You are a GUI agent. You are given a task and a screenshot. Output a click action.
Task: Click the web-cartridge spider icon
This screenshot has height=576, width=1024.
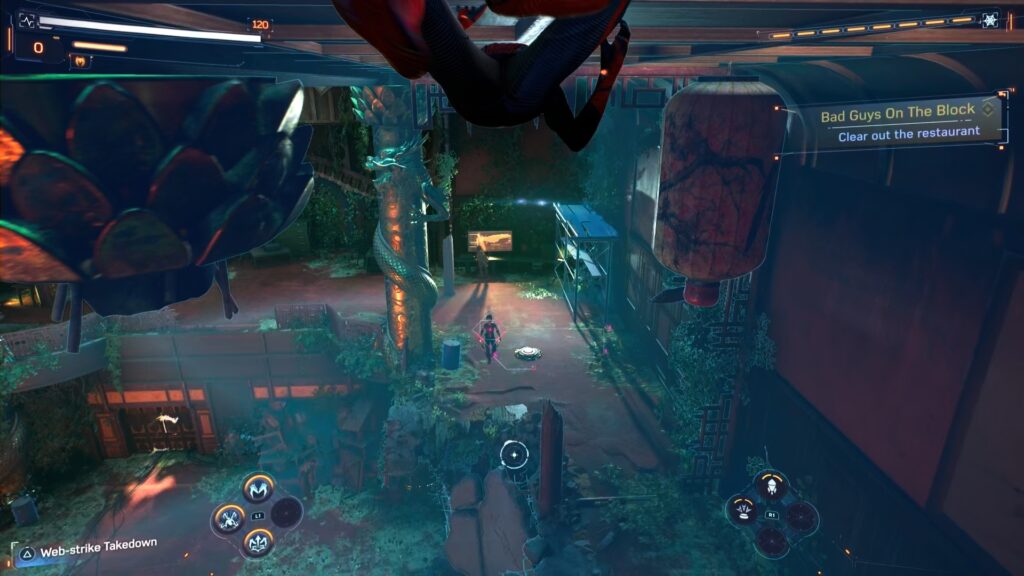(990, 20)
